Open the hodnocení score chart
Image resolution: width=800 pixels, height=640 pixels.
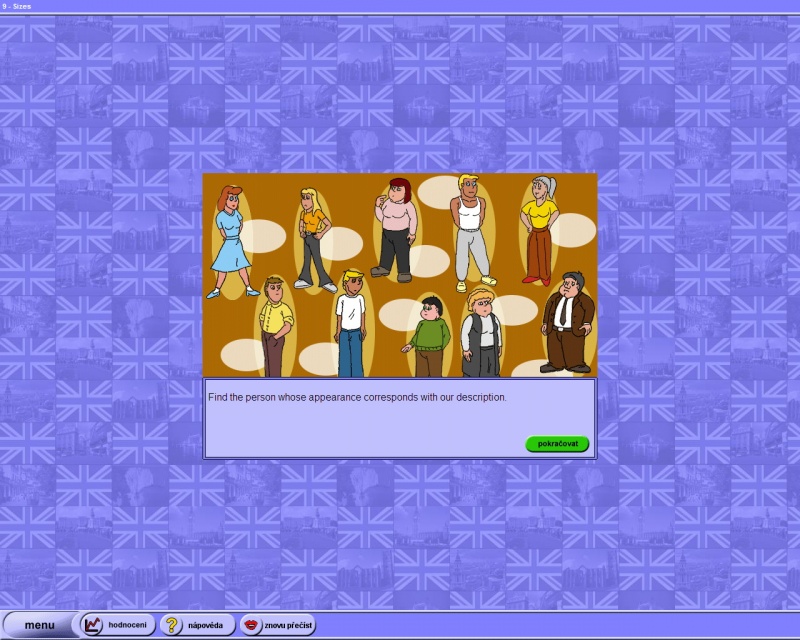(x=118, y=625)
